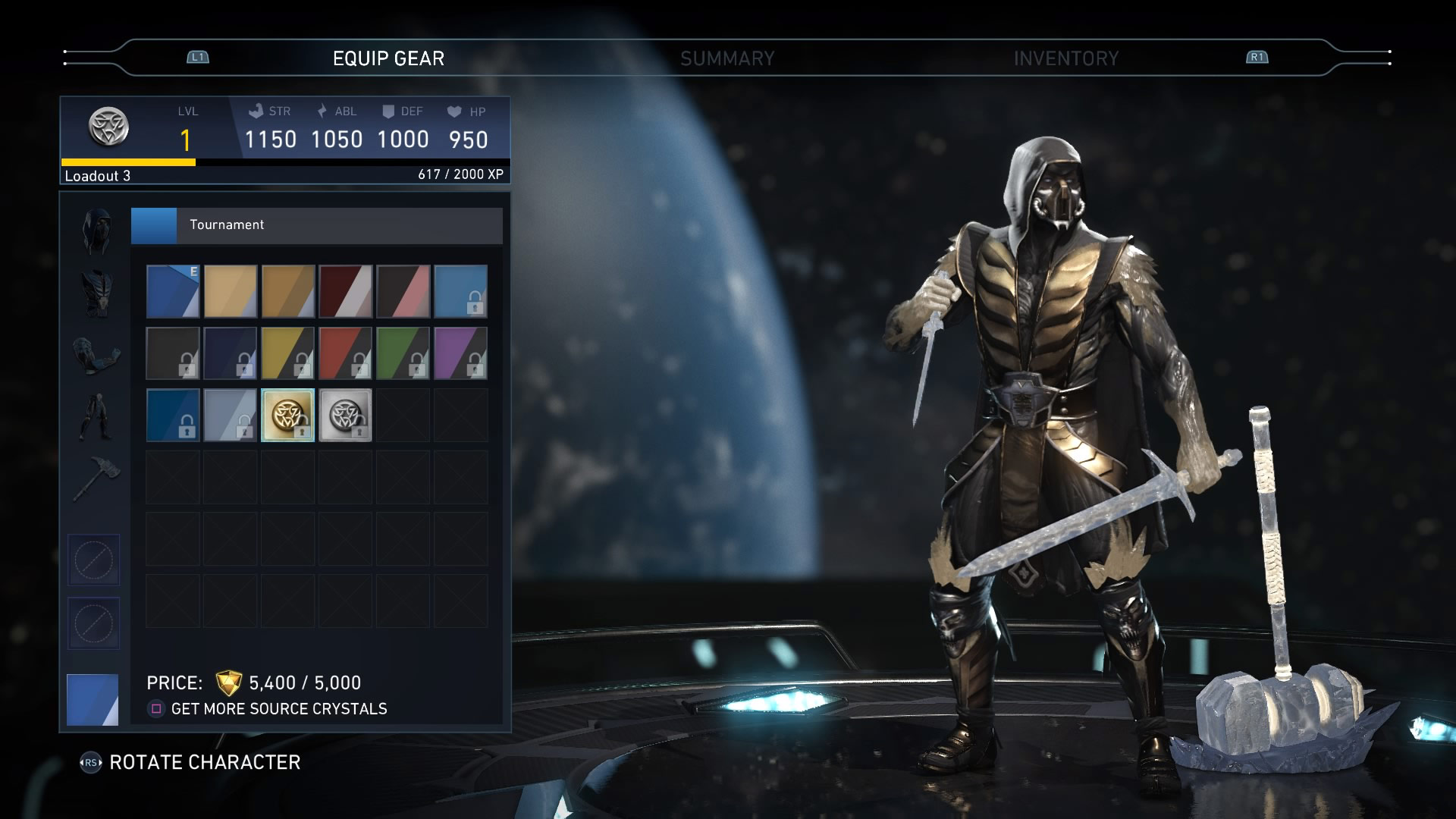The width and height of the screenshot is (1456, 819).
Task: Click the HP heart stat icon
Action: [x=453, y=111]
